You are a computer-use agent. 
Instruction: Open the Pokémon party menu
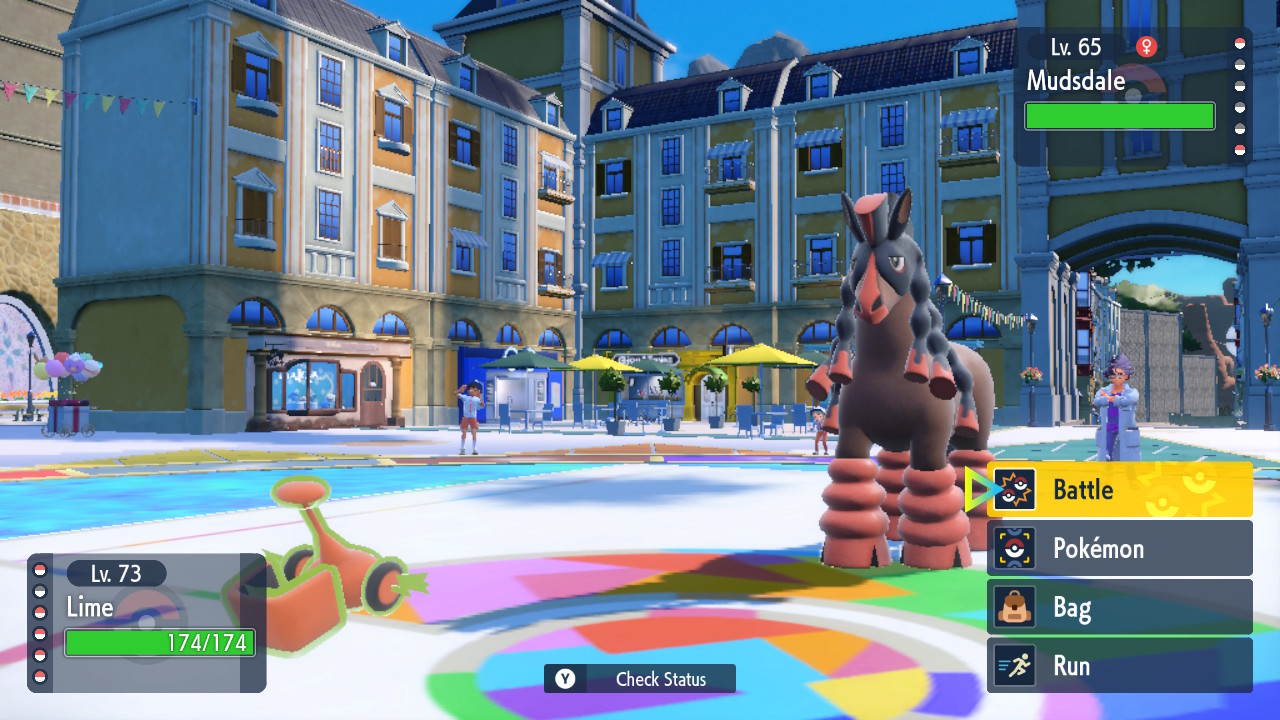1119,548
